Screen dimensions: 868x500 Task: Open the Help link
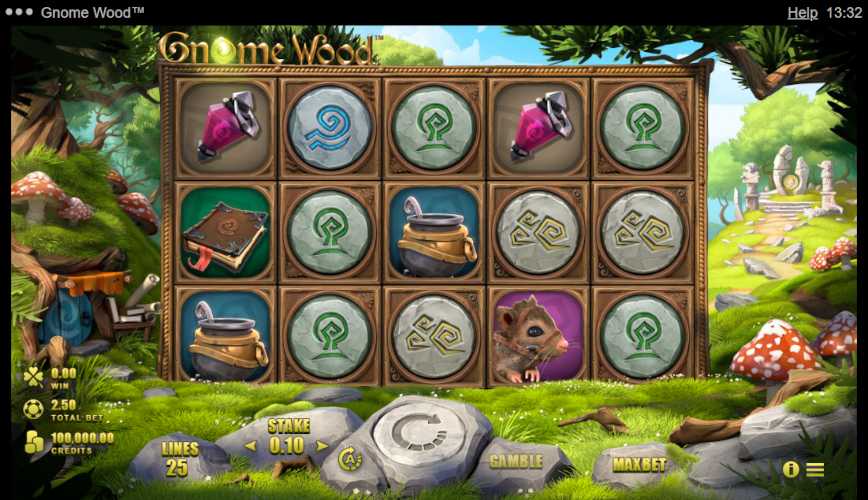click(802, 13)
